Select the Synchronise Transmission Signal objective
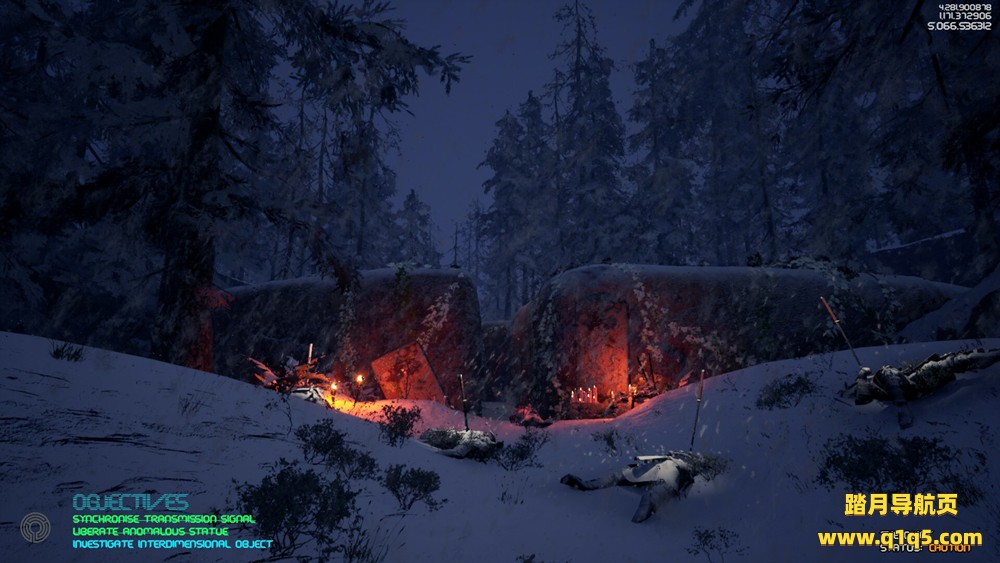 [163, 519]
